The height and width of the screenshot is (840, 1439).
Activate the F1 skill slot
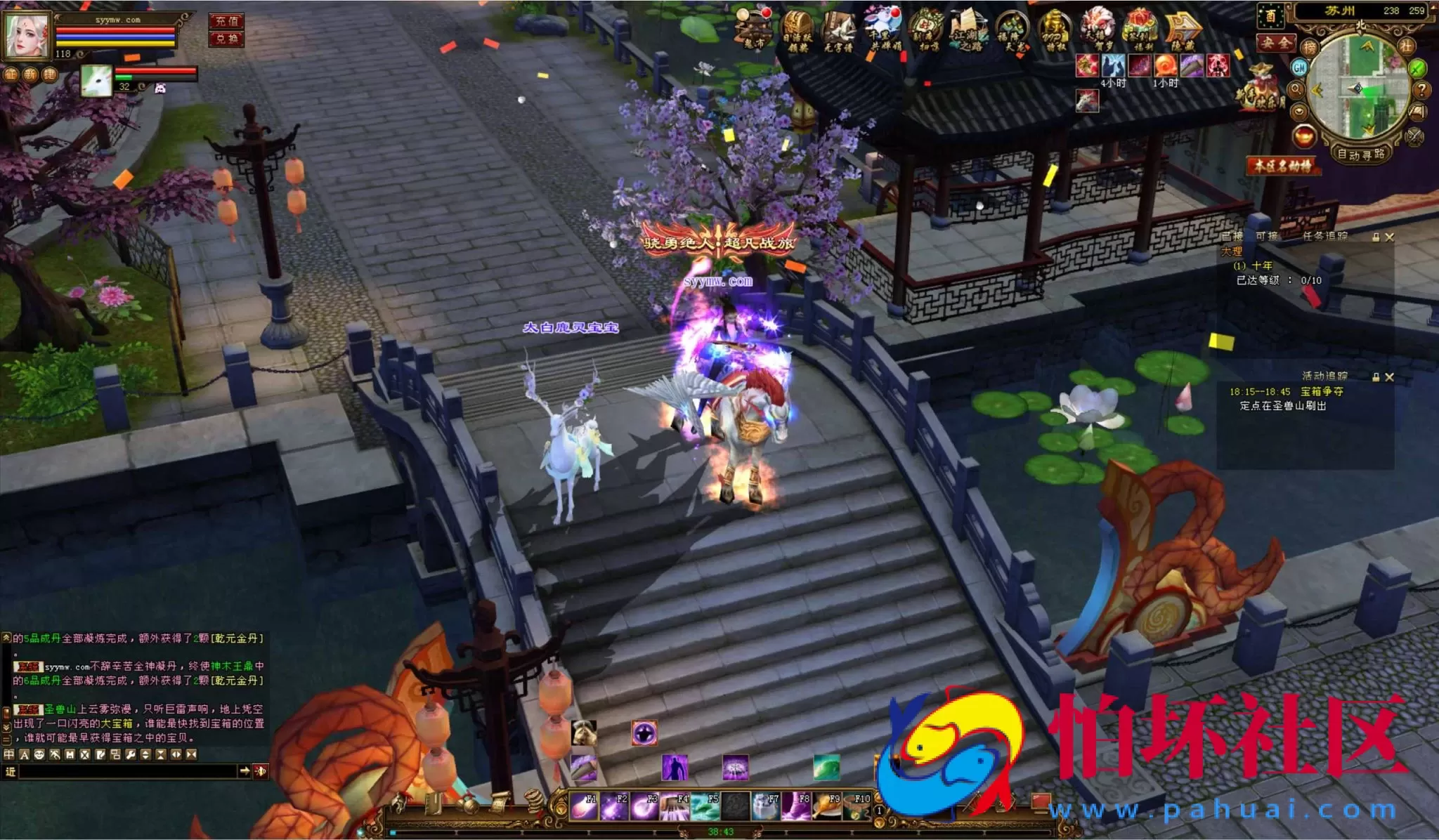(x=583, y=807)
